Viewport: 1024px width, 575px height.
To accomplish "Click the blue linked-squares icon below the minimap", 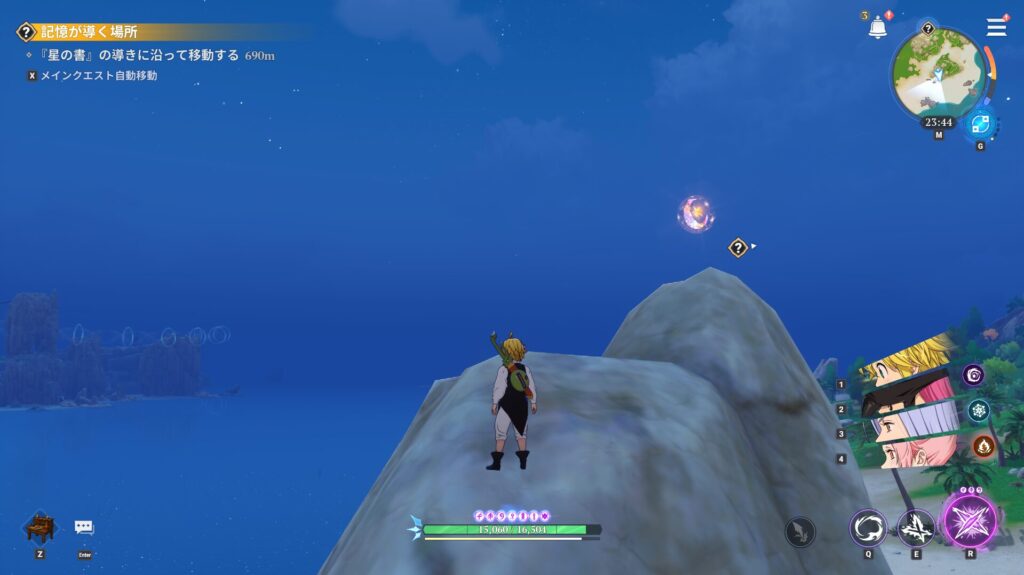I will pyautogui.click(x=979, y=125).
